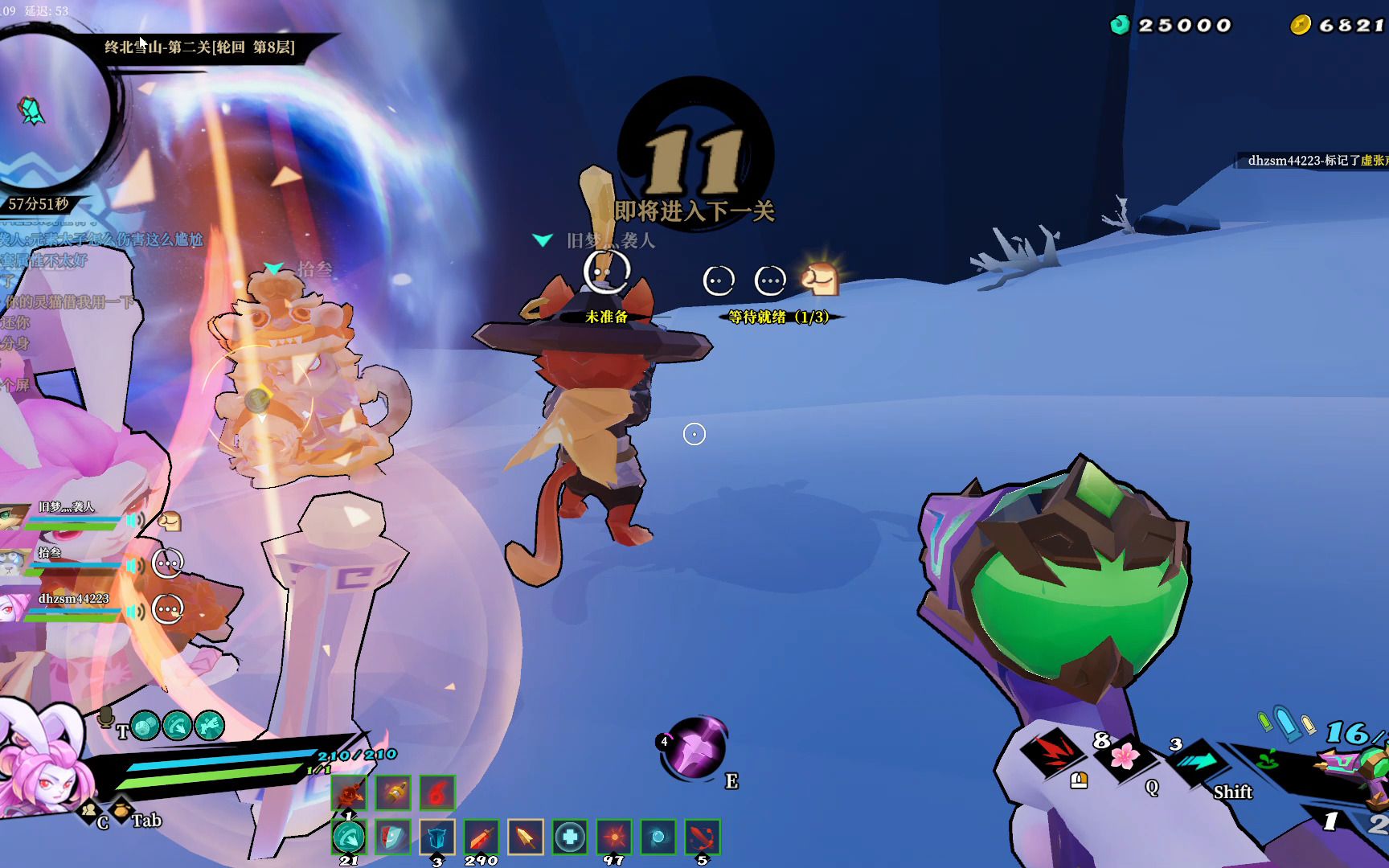Select the purple crystal item skill
Screen dimensions: 1389x868
click(x=694, y=749)
